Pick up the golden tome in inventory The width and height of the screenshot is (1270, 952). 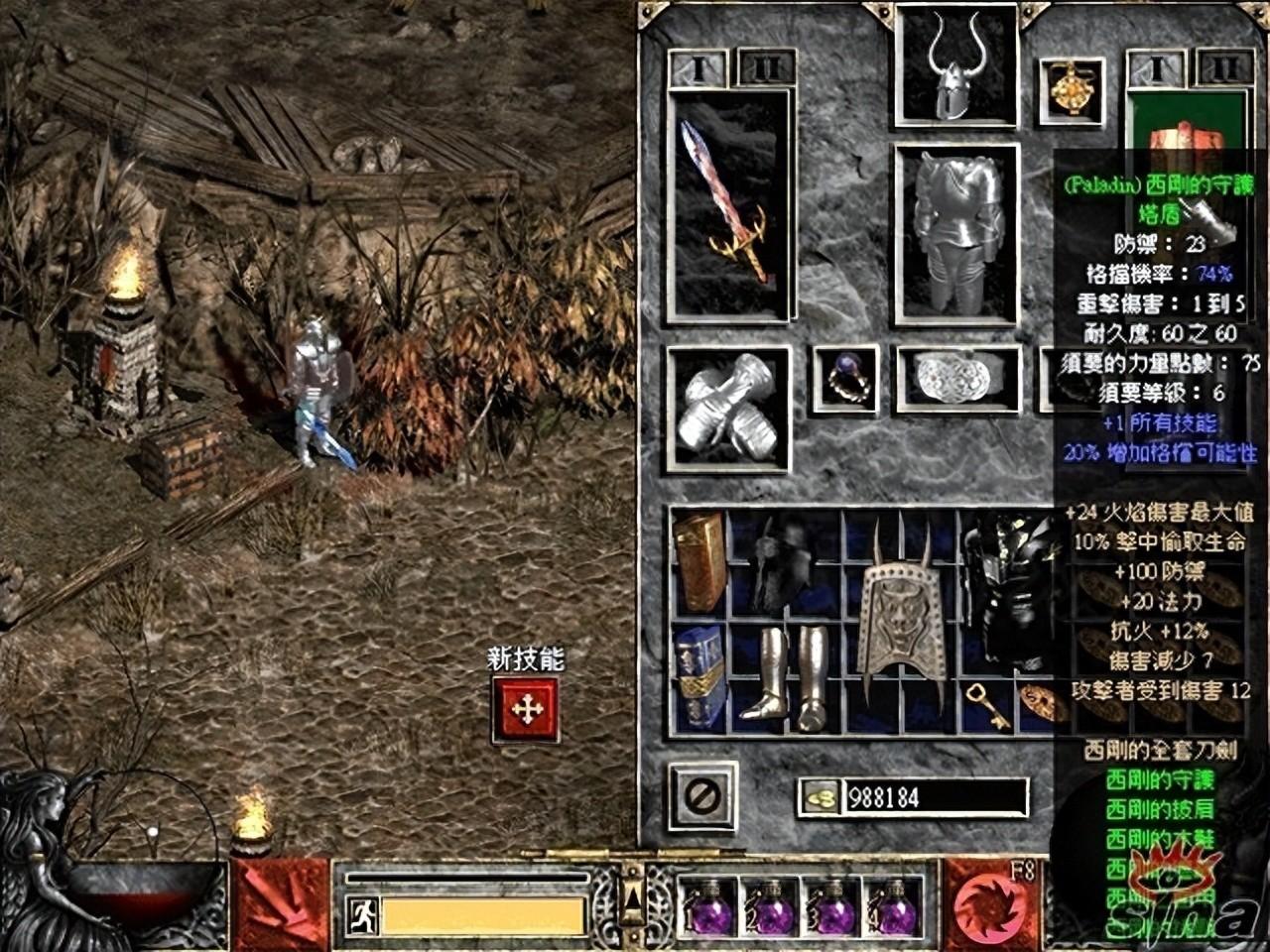pos(699,562)
